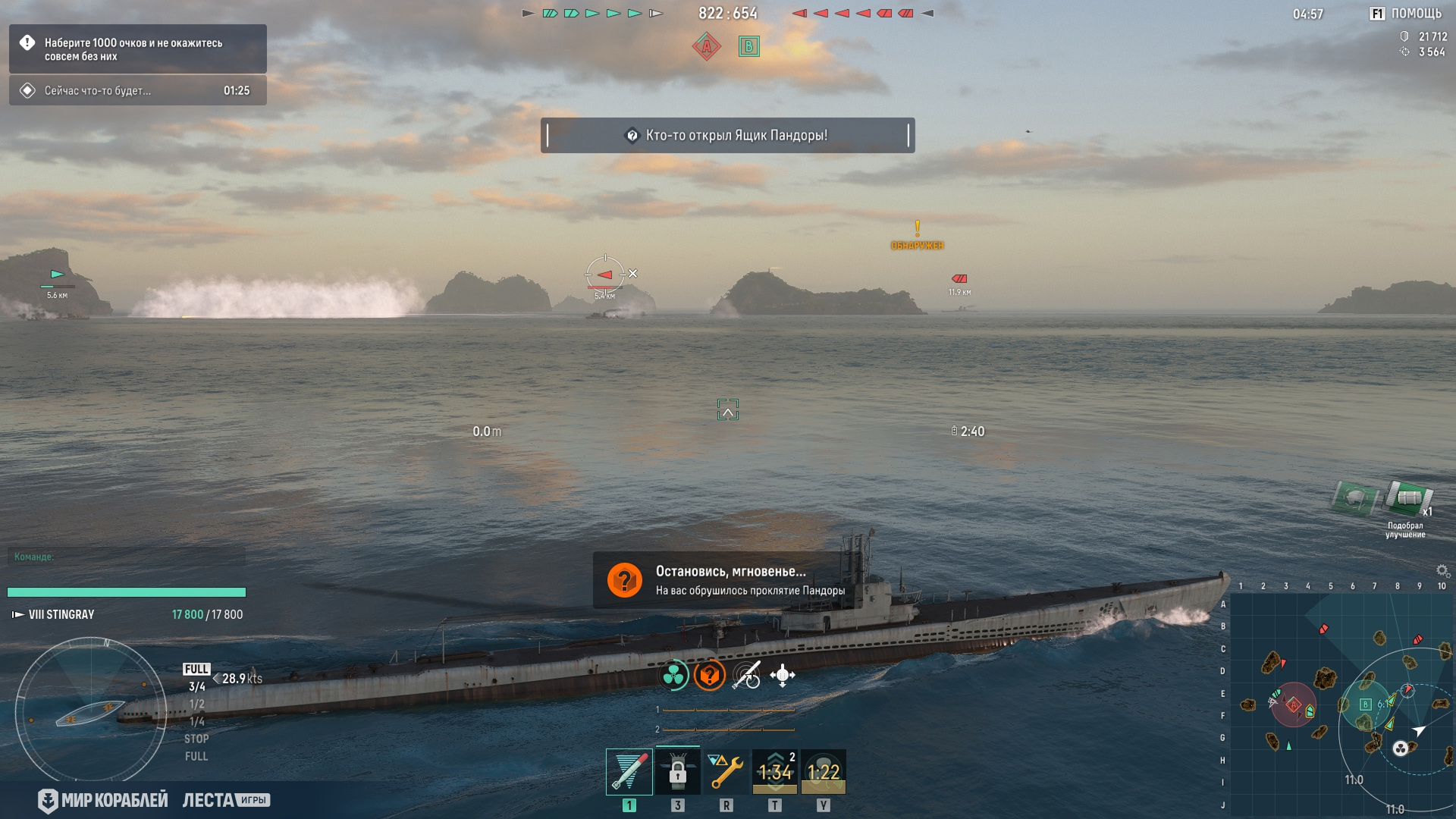
Task: Click the point B indicator under the score
Action: 749,47
